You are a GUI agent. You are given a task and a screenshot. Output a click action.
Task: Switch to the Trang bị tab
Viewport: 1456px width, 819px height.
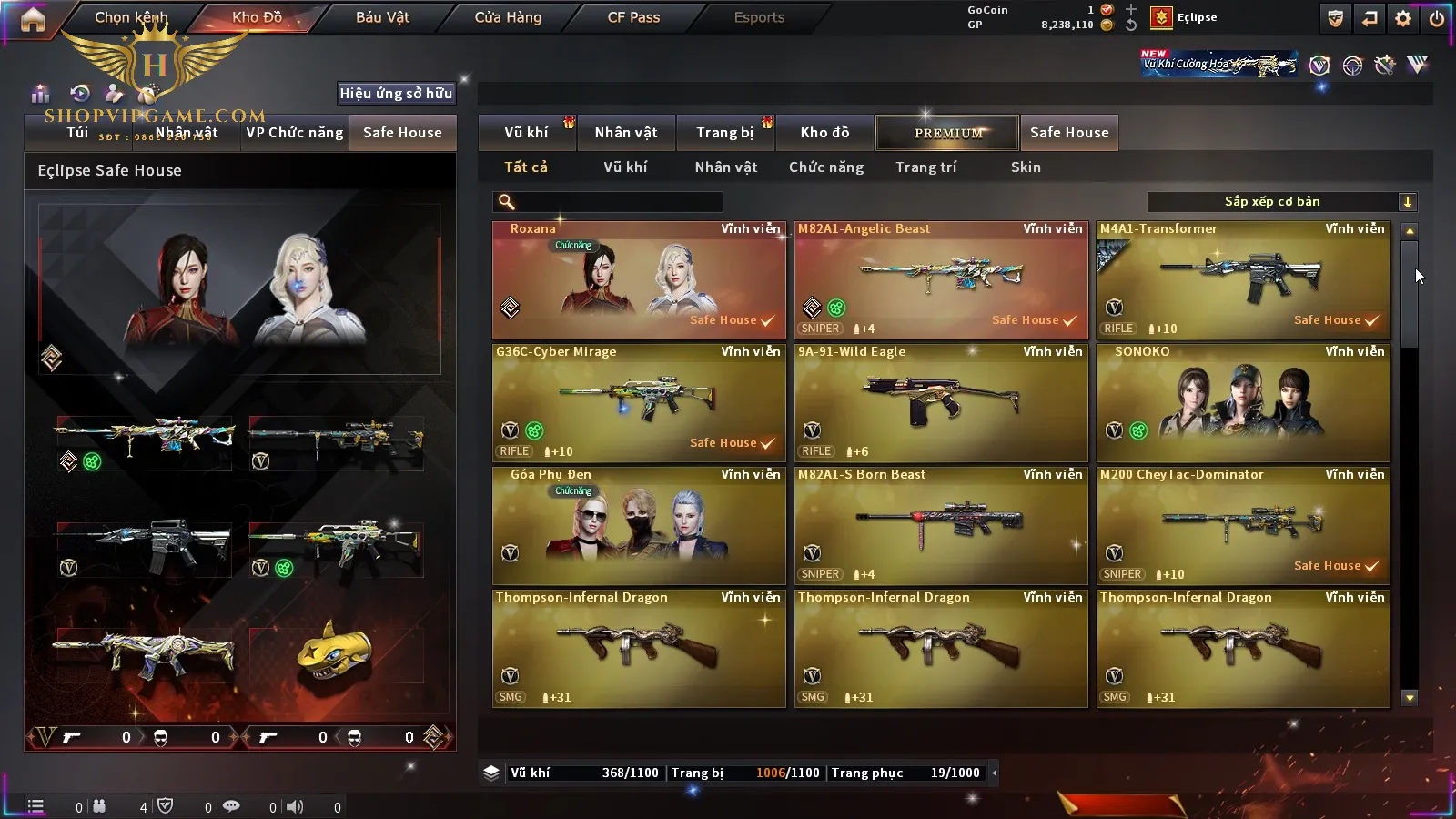(724, 133)
